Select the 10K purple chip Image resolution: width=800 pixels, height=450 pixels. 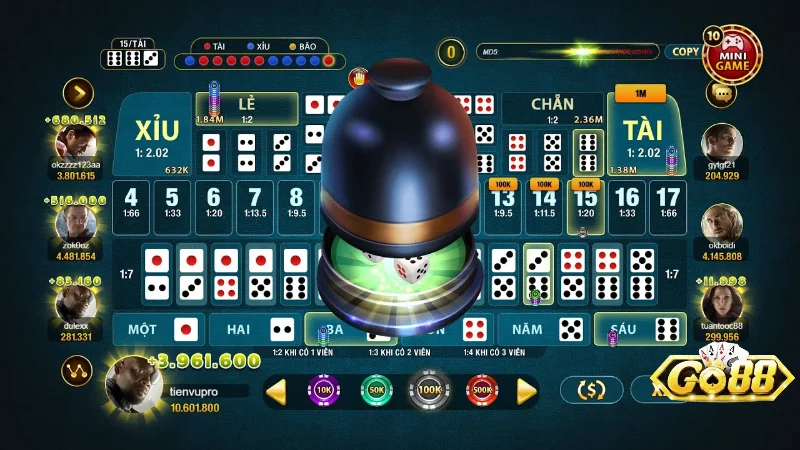[324, 389]
